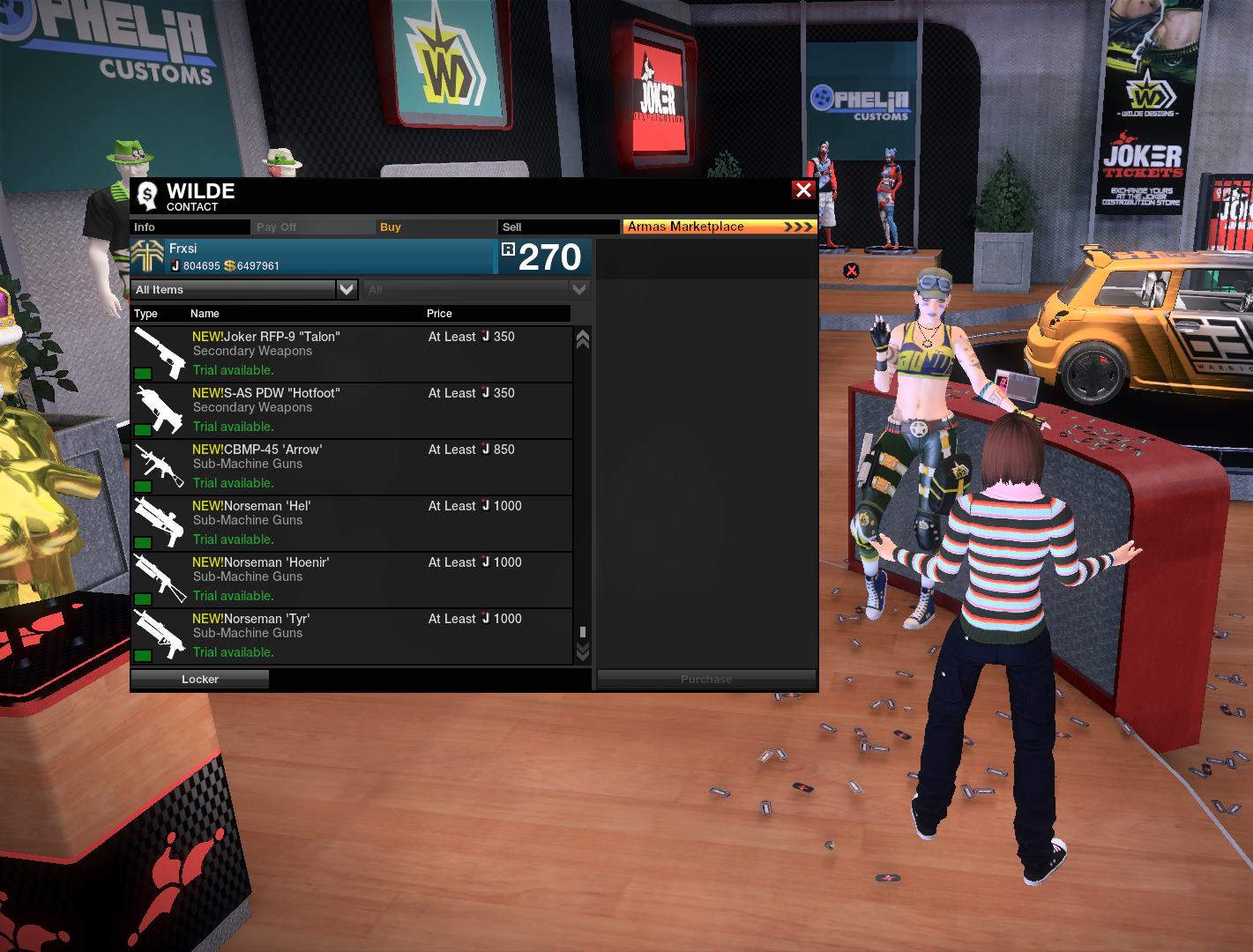Sort the list by Name column

tap(205, 313)
